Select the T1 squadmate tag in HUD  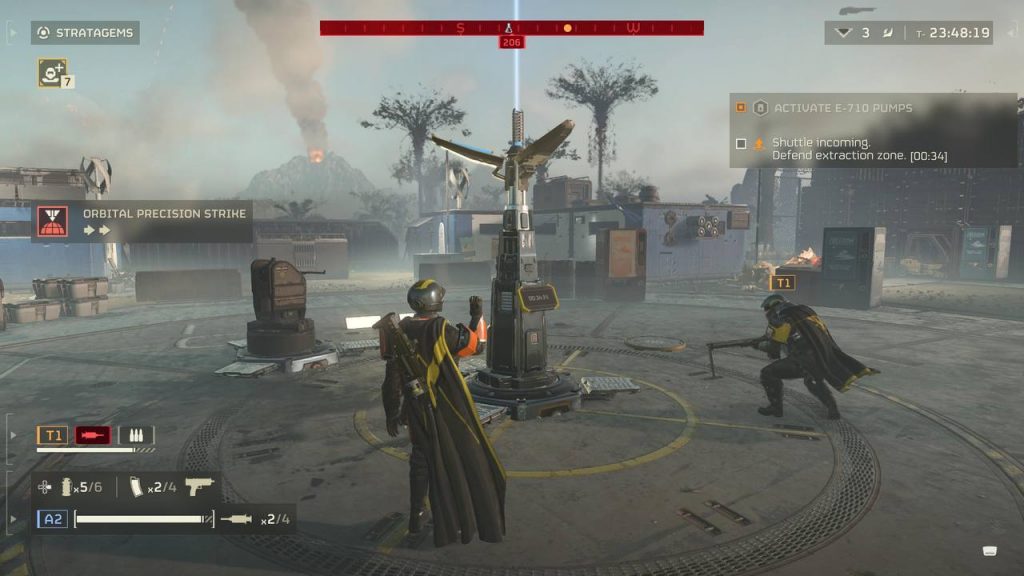pyautogui.click(x=53, y=435)
